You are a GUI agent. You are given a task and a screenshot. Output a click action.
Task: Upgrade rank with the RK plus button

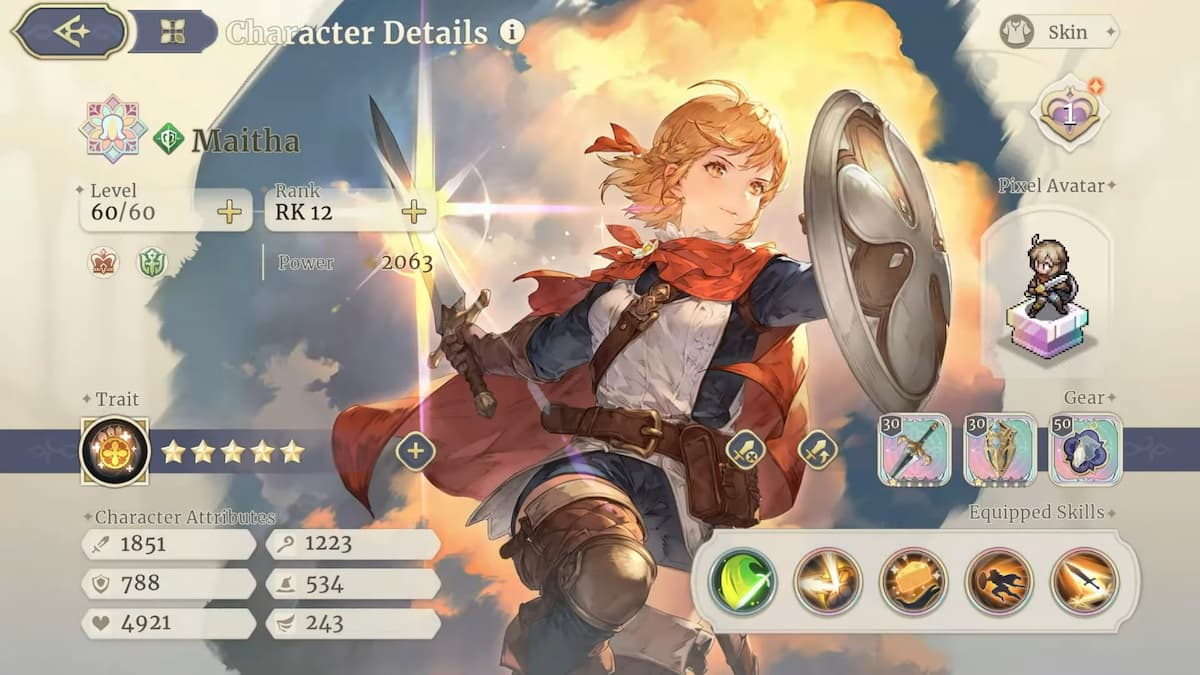413,211
